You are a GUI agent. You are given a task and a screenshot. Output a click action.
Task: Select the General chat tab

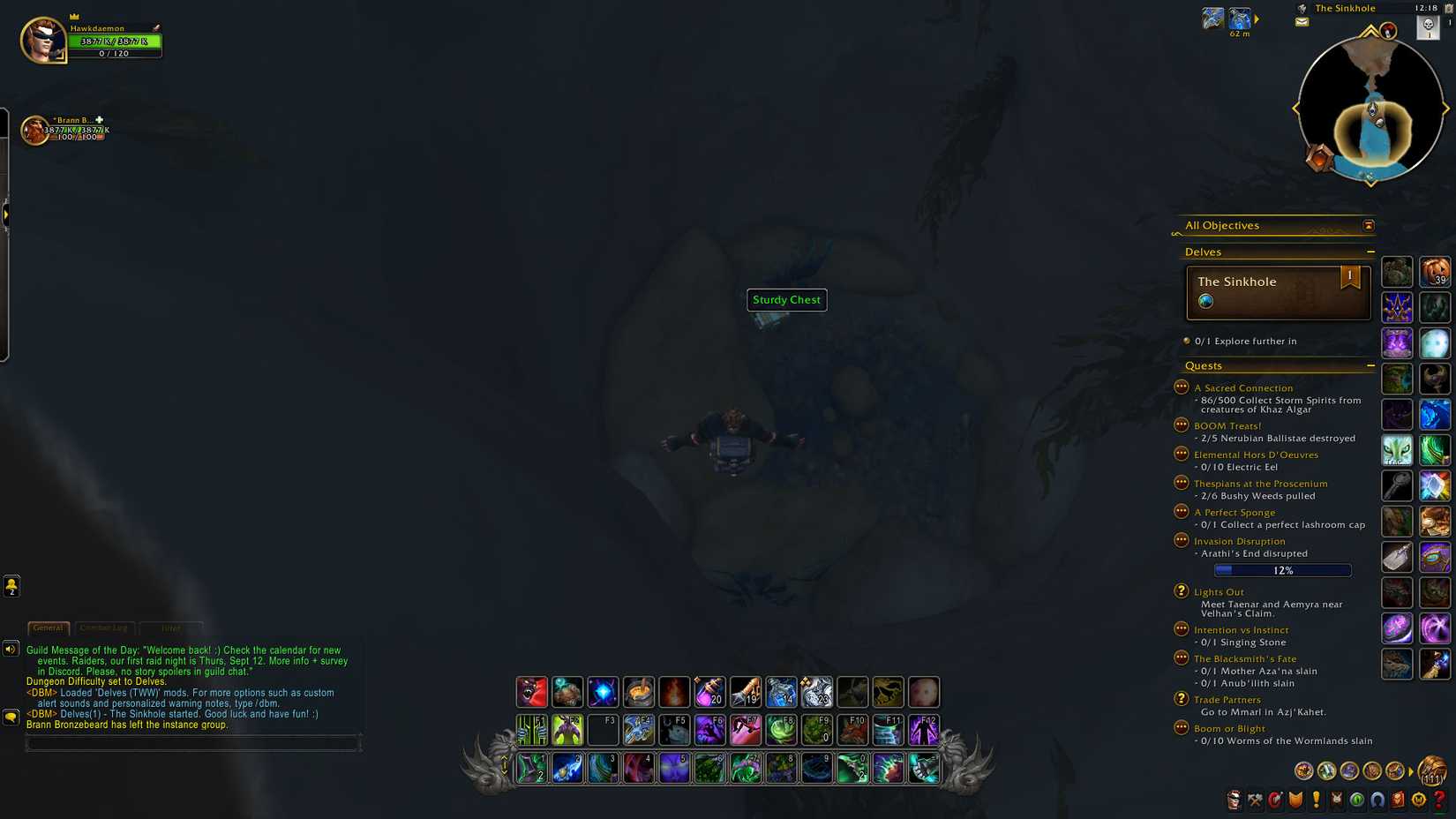(49, 627)
